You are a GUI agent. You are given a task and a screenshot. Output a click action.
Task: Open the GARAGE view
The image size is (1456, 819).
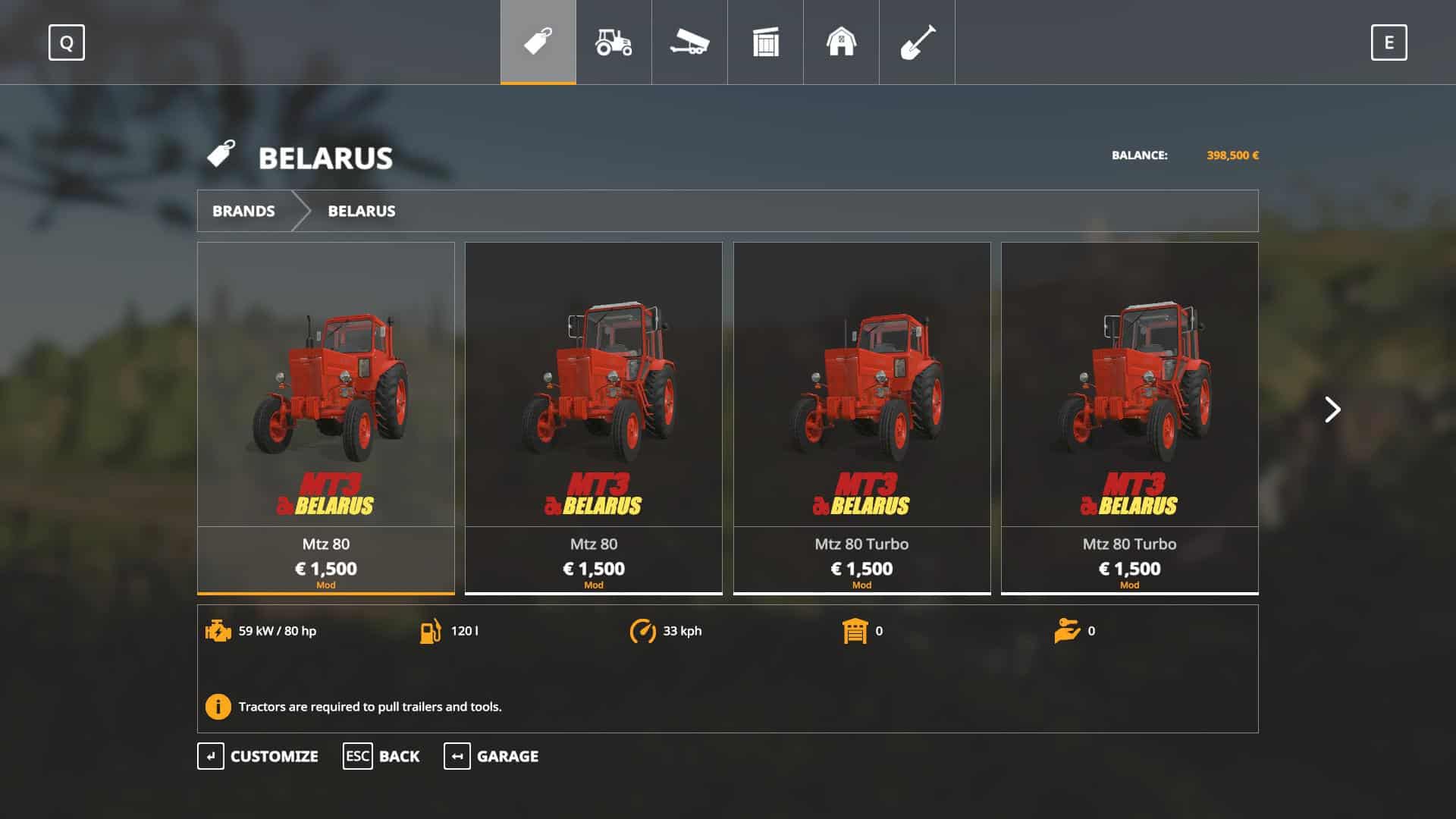point(491,756)
